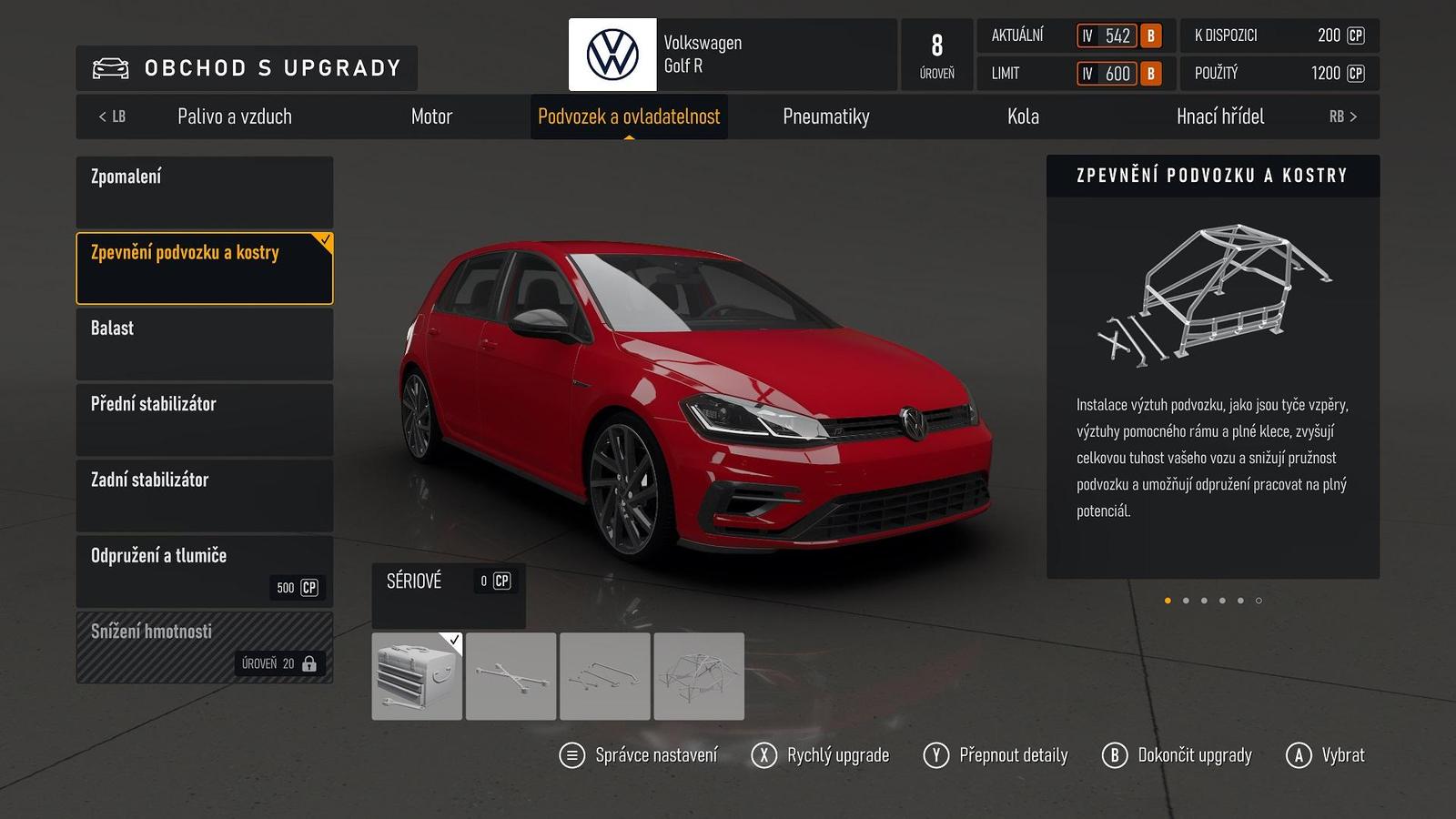This screenshot has height=819, width=1456.
Task: Show the Hnací hřídel tab
Action: [x=1220, y=116]
